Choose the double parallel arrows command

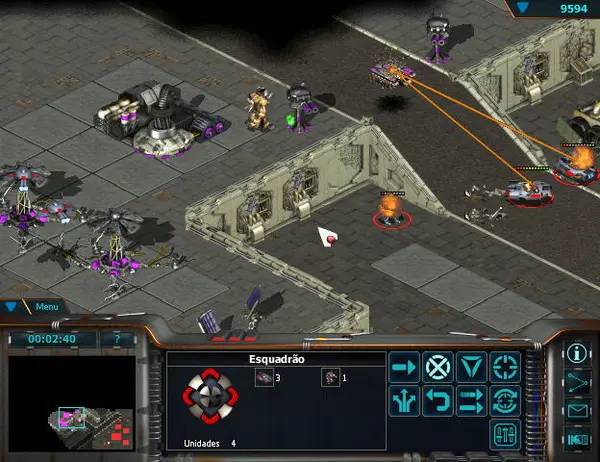[471, 401]
